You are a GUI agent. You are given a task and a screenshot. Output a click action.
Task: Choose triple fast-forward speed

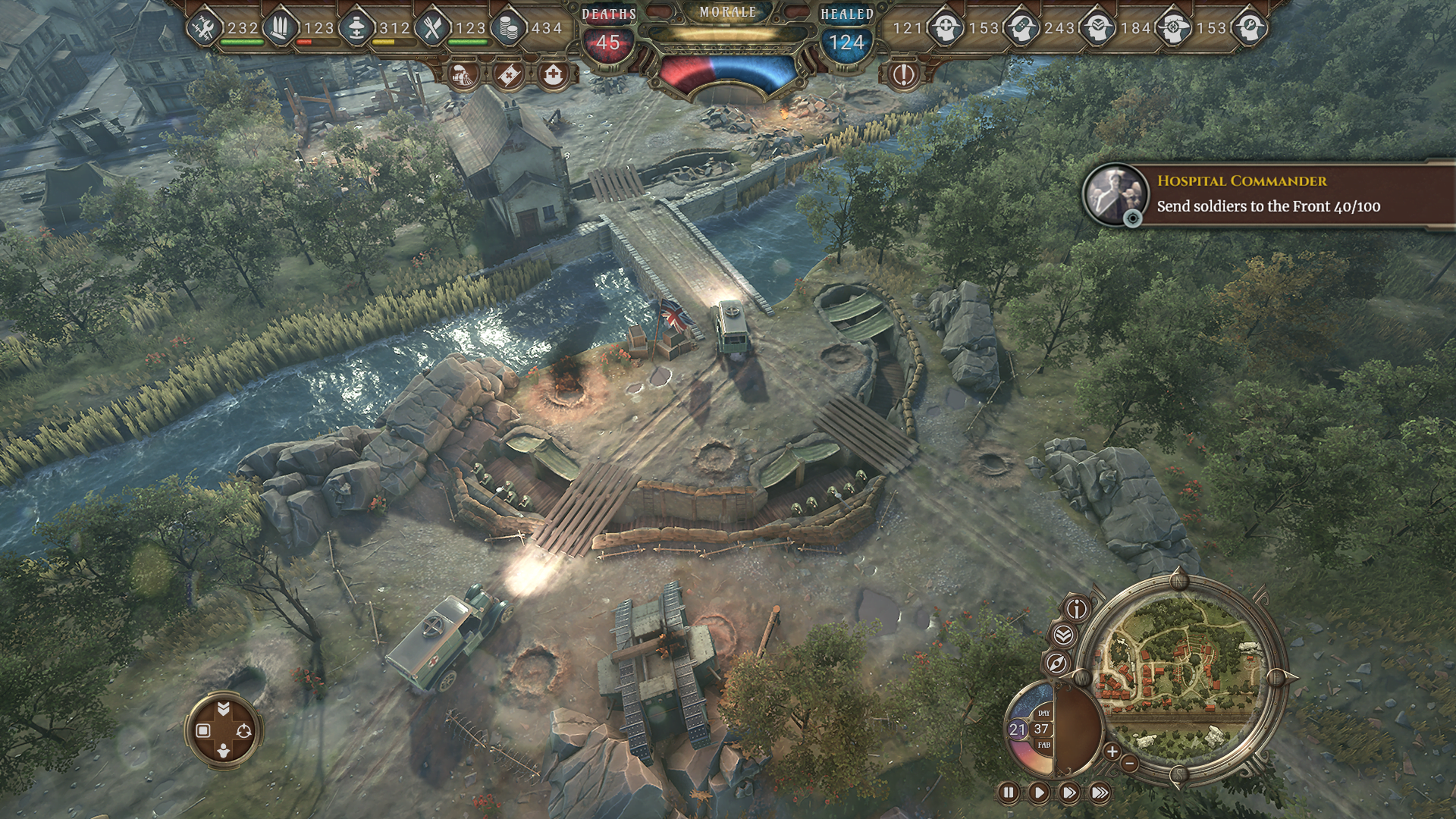(1100, 793)
